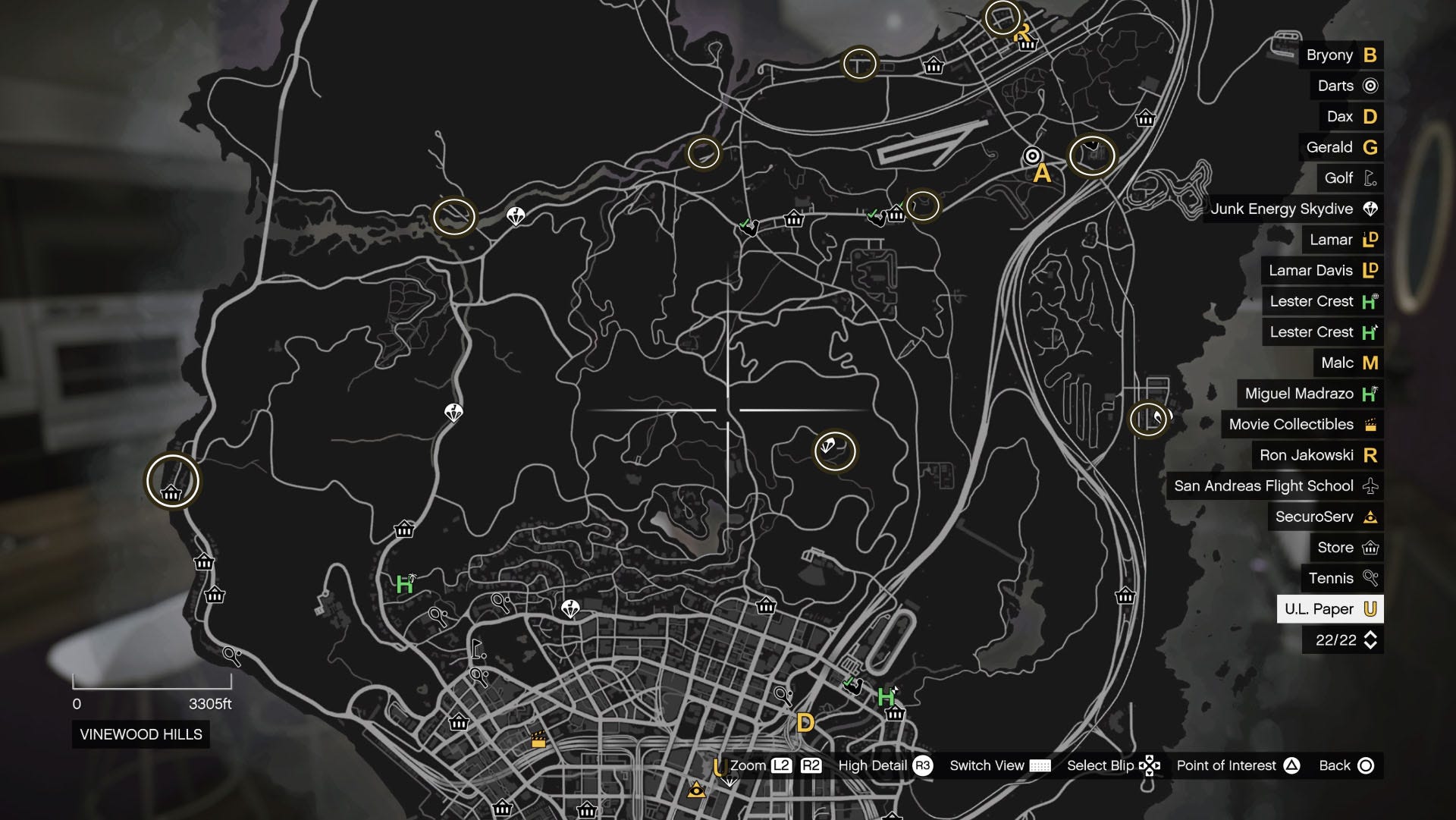Choose Darts in the map legend
The image size is (1456, 820).
tap(1346, 86)
